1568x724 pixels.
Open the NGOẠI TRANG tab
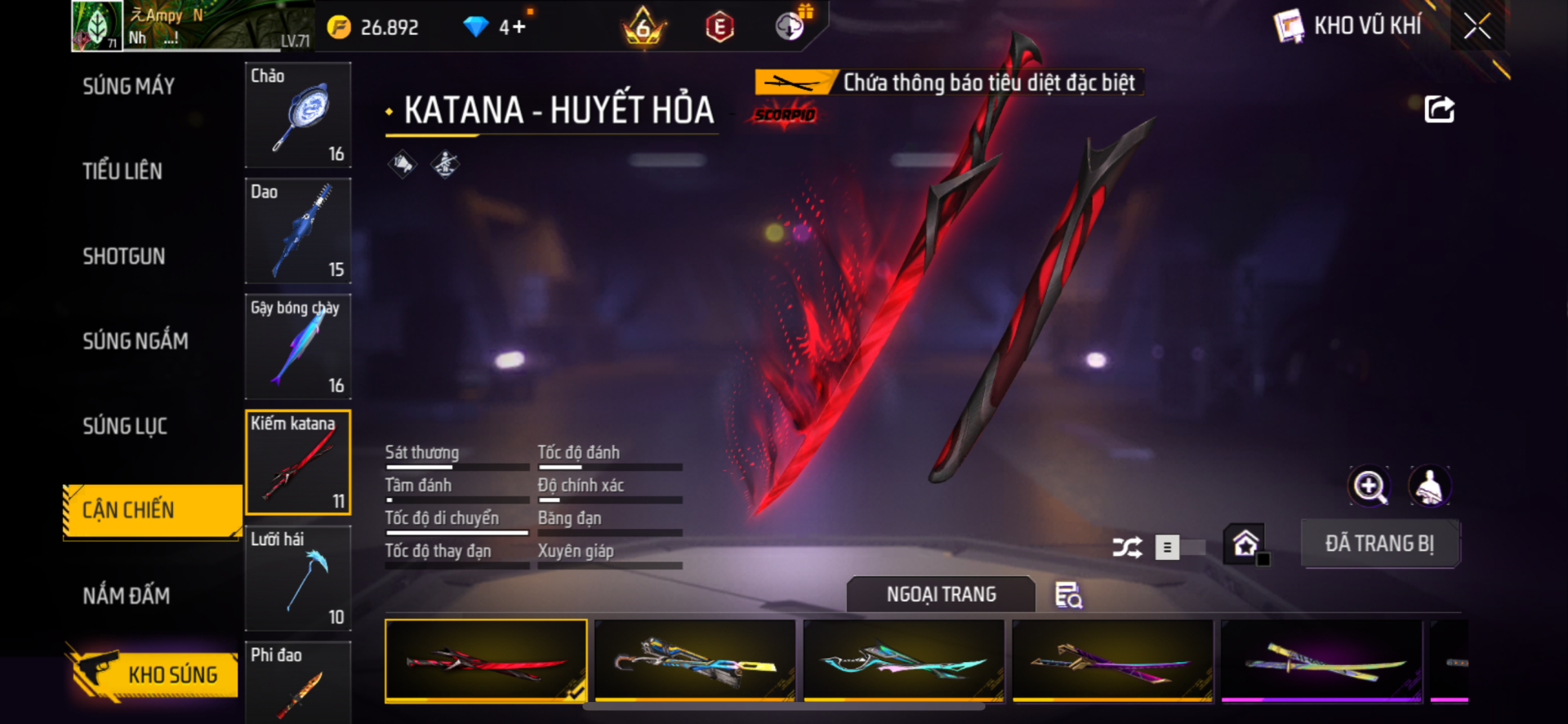point(941,594)
